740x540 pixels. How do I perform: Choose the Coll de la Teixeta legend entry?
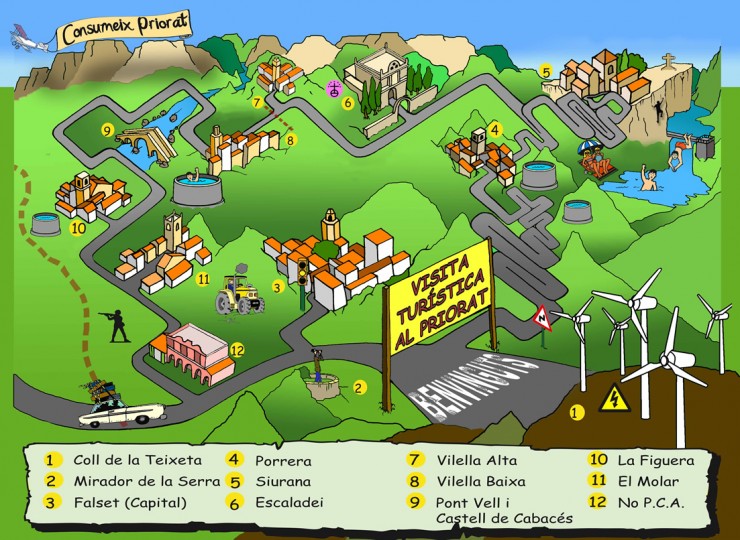pyautogui.click(x=137, y=461)
